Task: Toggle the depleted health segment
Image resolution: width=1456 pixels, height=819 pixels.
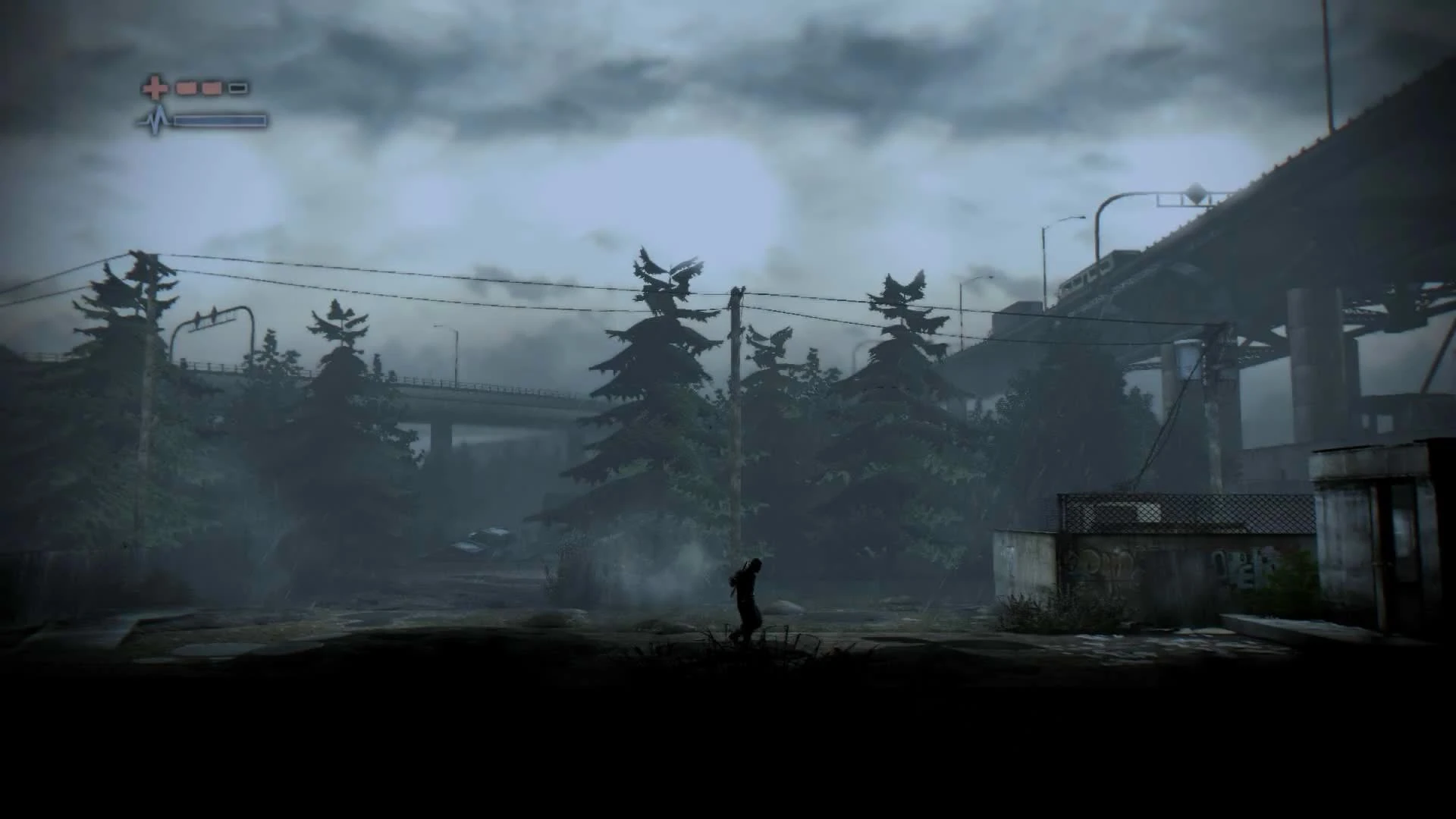Action: 239,88
